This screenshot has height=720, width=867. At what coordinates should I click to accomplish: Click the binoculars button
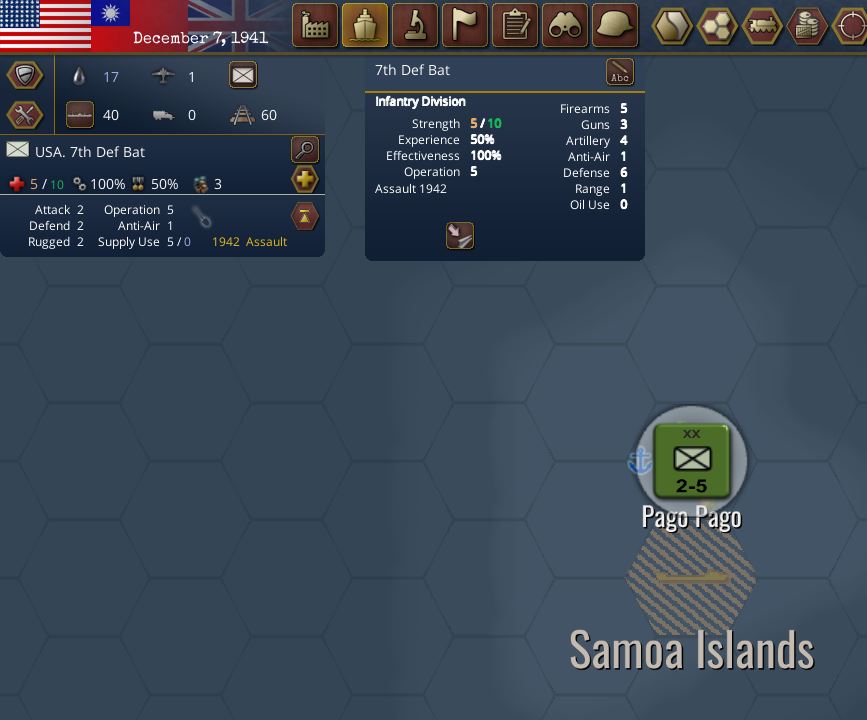(x=565, y=26)
